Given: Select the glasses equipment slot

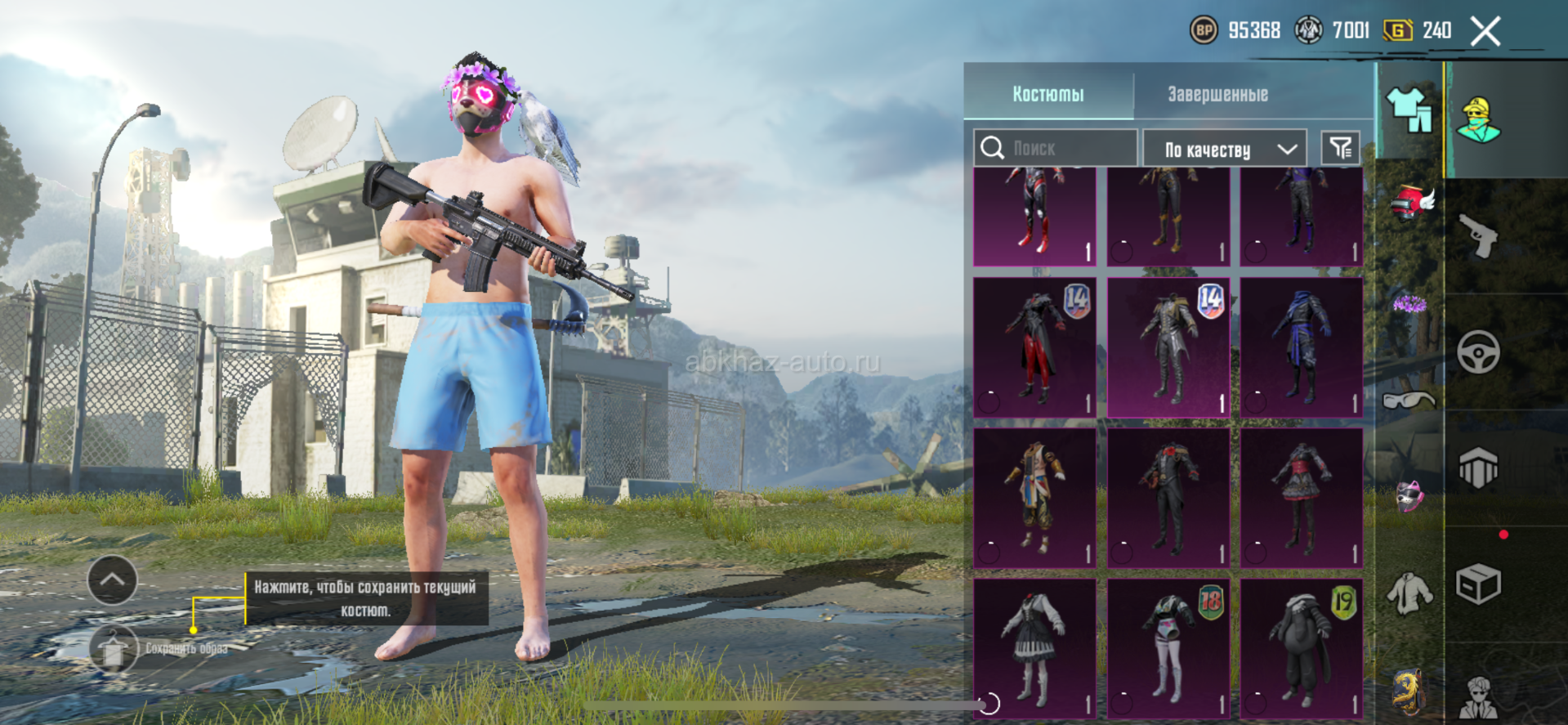Looking at the screenshot, I should tap(1409, 401).
